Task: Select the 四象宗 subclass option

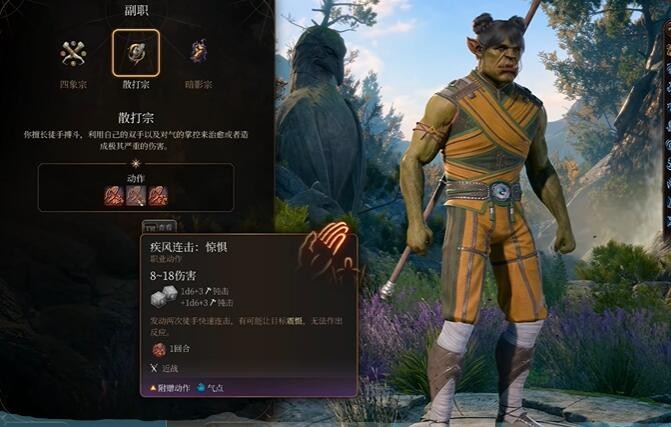Action: [x=72, y=53]
